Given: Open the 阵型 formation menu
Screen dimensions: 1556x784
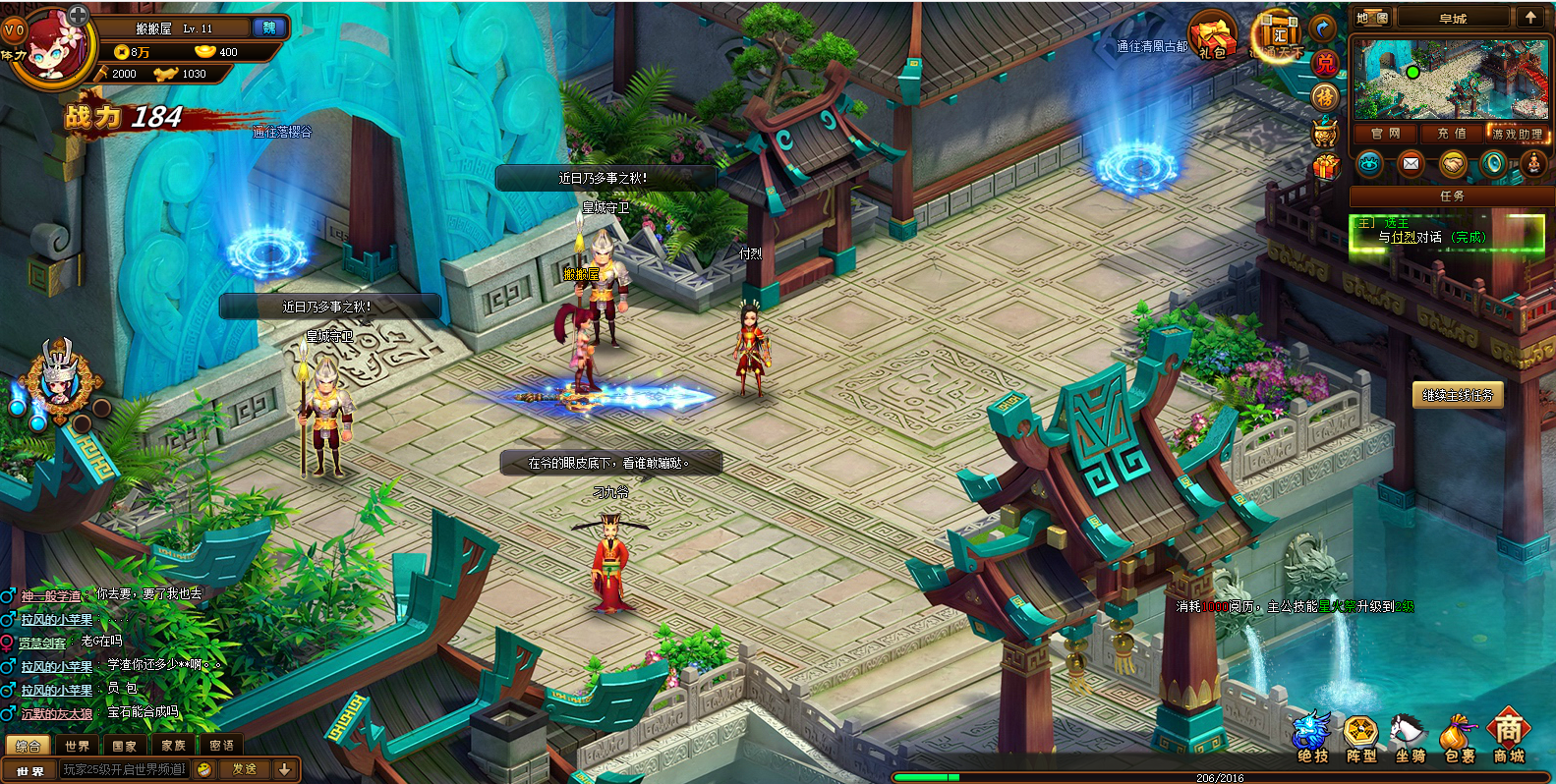Looking at the screenshot, I should click(x=1361, y=739).
